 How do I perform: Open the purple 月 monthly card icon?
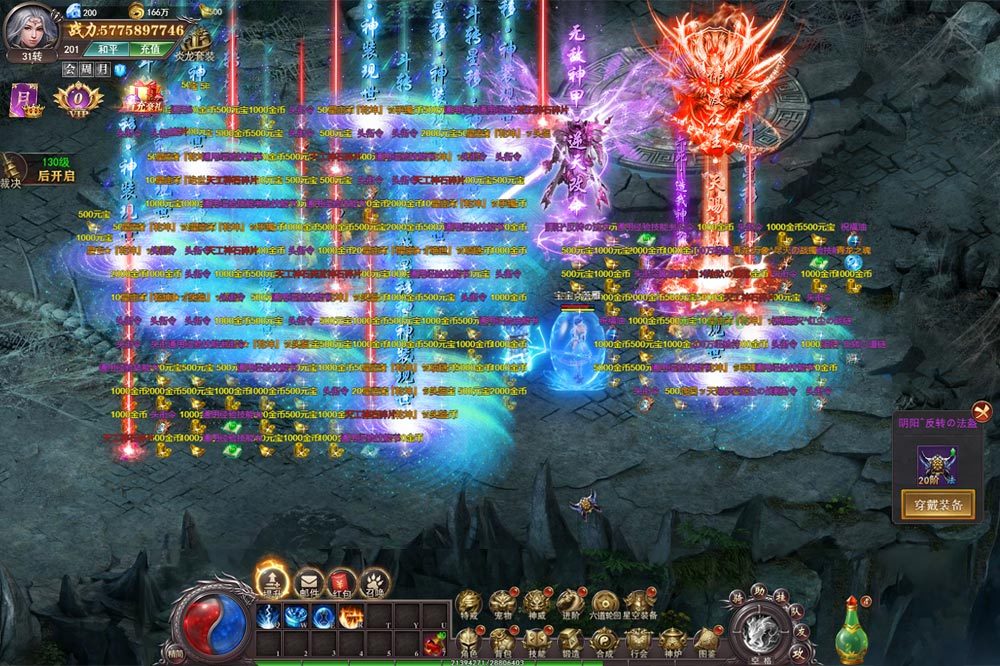(x=22, y=99)
